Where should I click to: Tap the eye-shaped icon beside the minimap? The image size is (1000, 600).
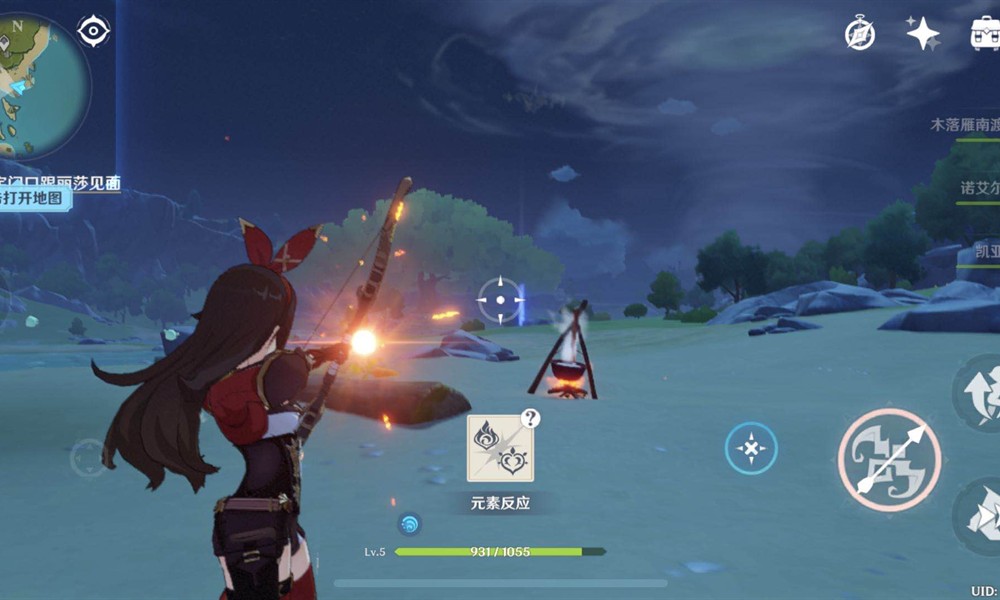coord(93,31)
